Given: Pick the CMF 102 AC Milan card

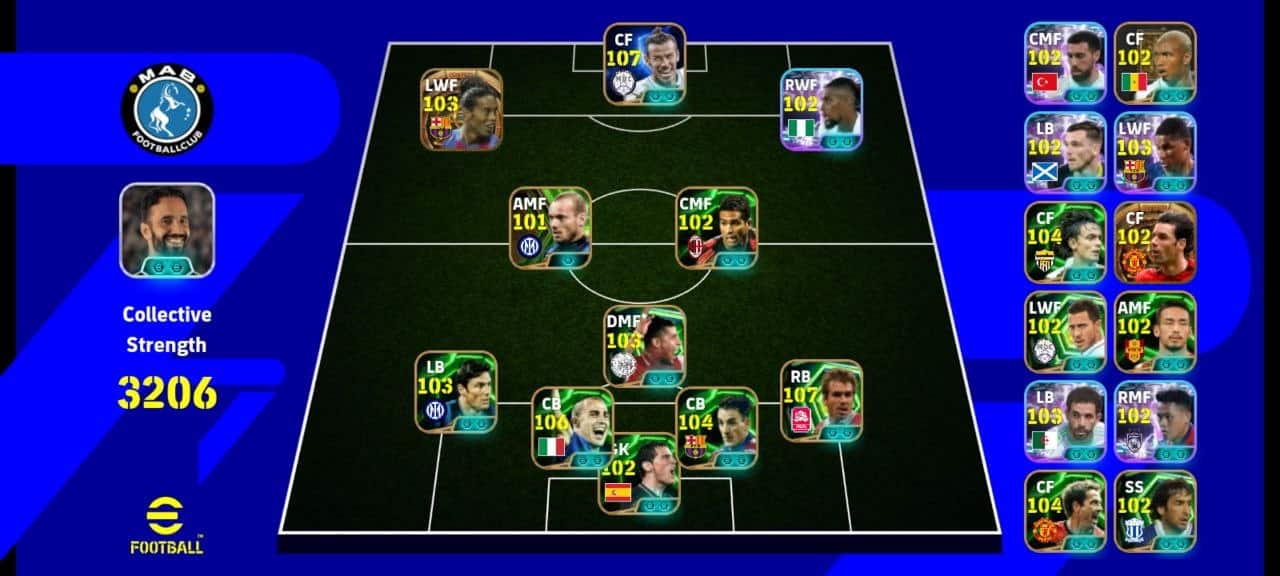Looking at the screenshot, I should pyautogui.click(x=716, y=228).
